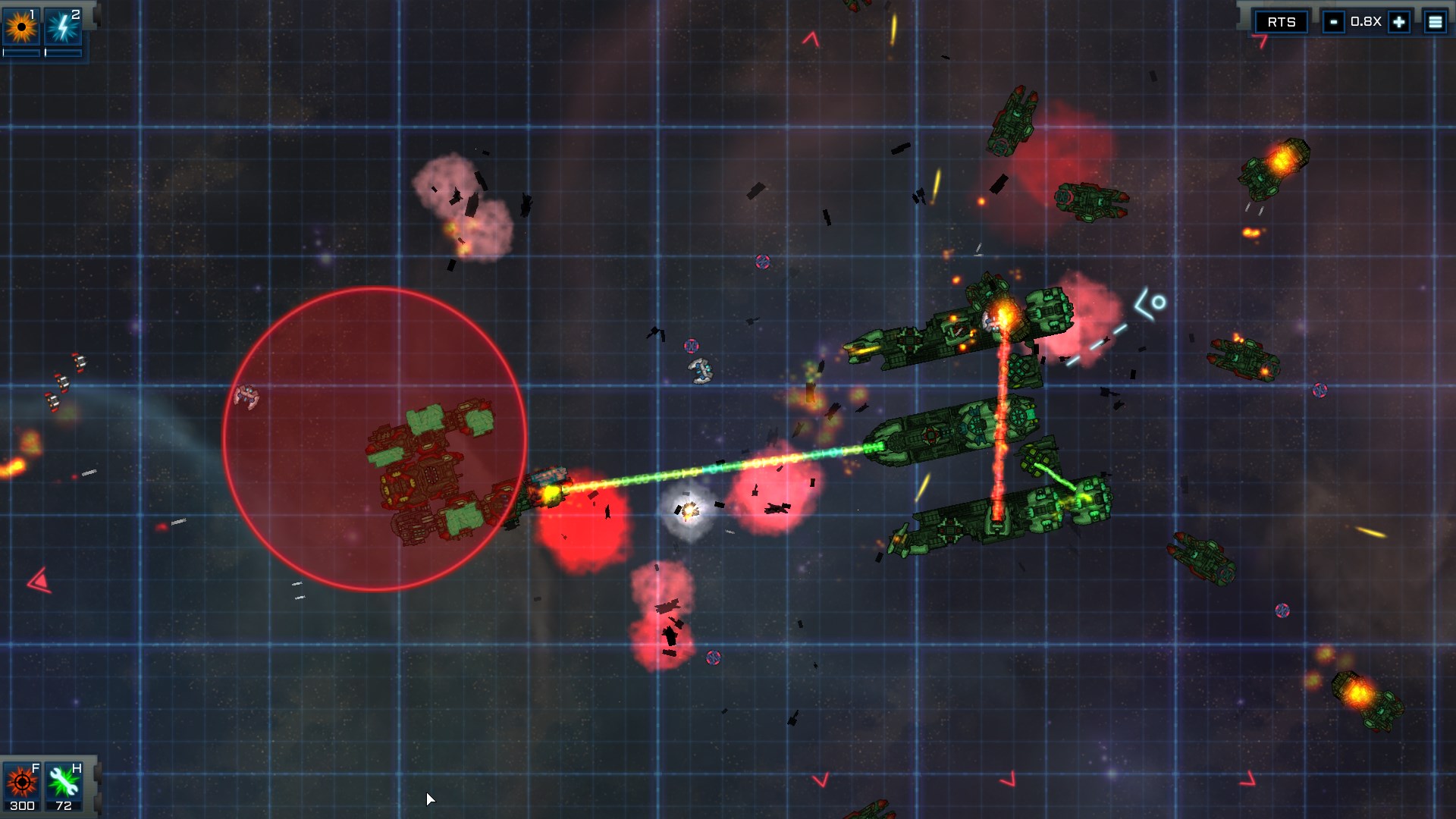Click the plus icon to increase game speed
Viewport: 1456px width, 819px height.
click(x=1398, y=22)
